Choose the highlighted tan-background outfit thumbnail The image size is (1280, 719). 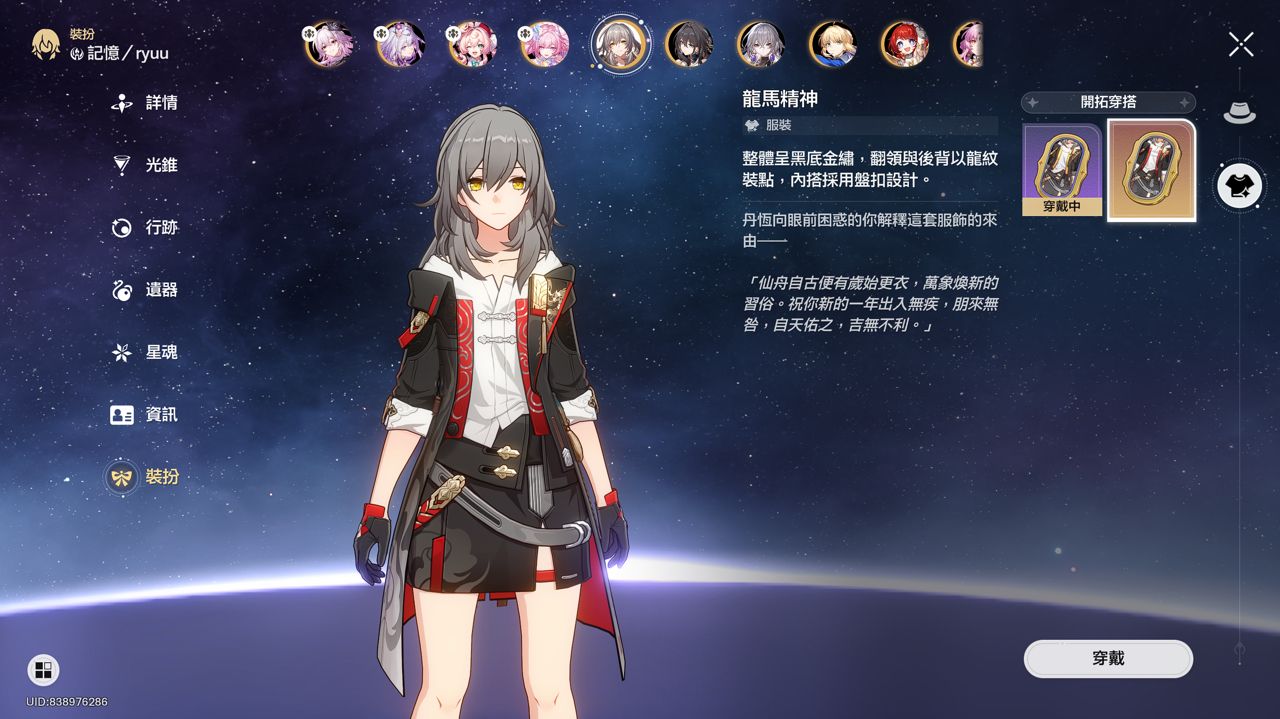pos(1151,170)
